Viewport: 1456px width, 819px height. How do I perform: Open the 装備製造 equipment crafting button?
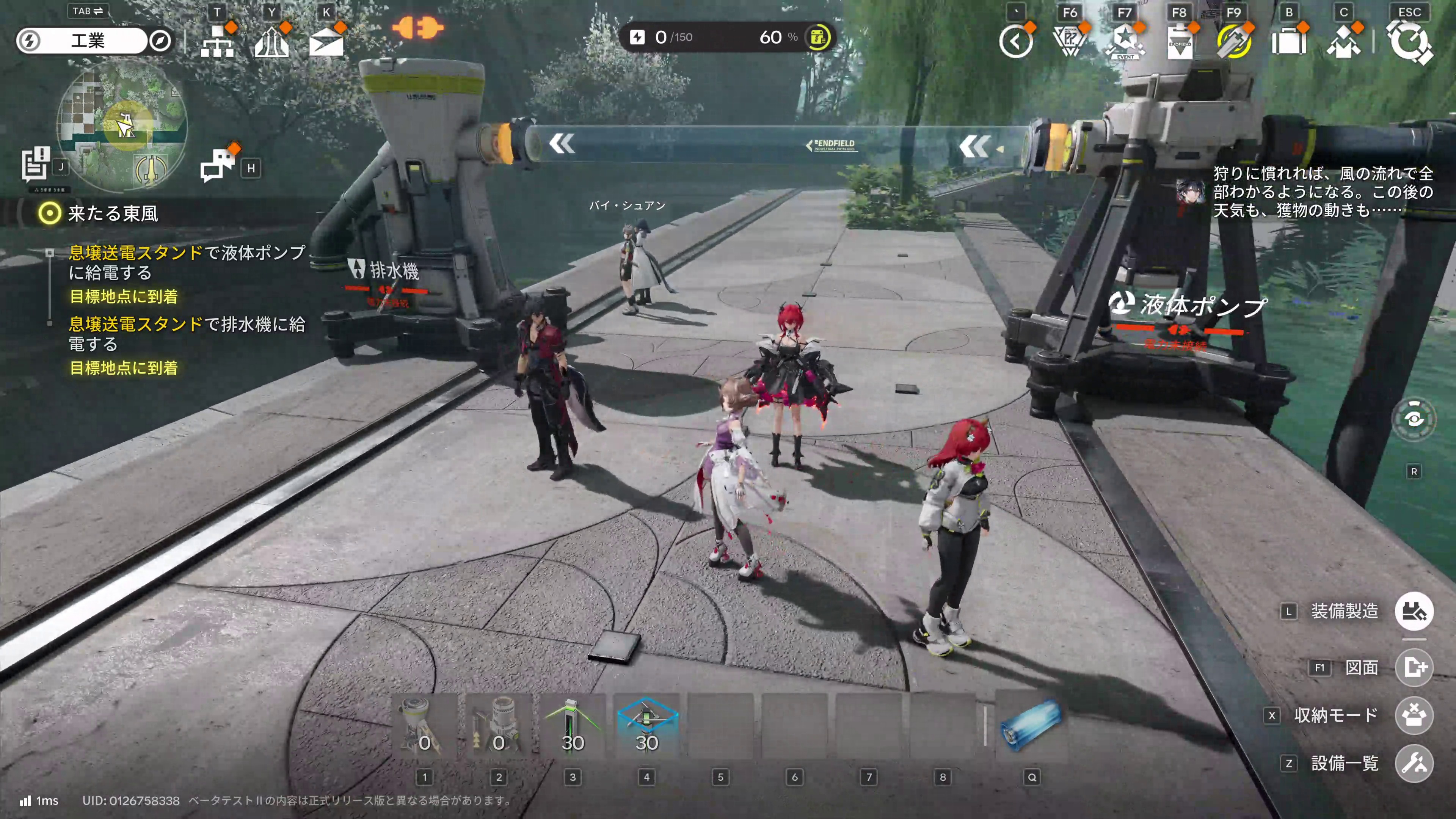click(1414, 611)
